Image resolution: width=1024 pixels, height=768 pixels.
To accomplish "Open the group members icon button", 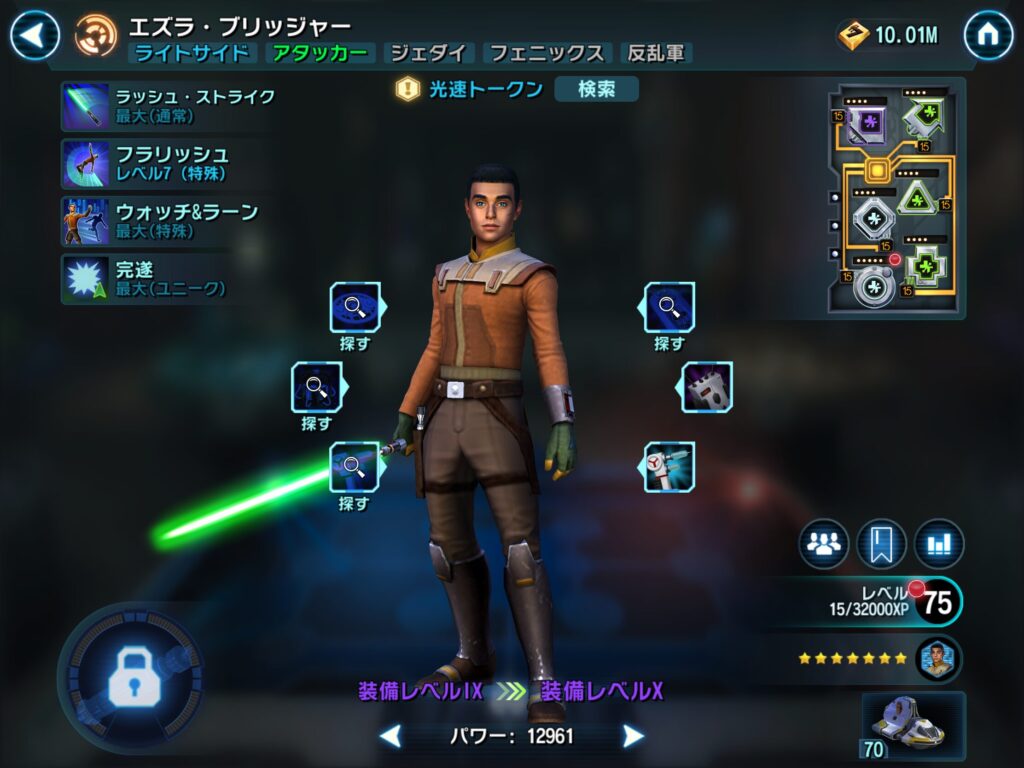I will pyautogui.click(x=823, y=544).
